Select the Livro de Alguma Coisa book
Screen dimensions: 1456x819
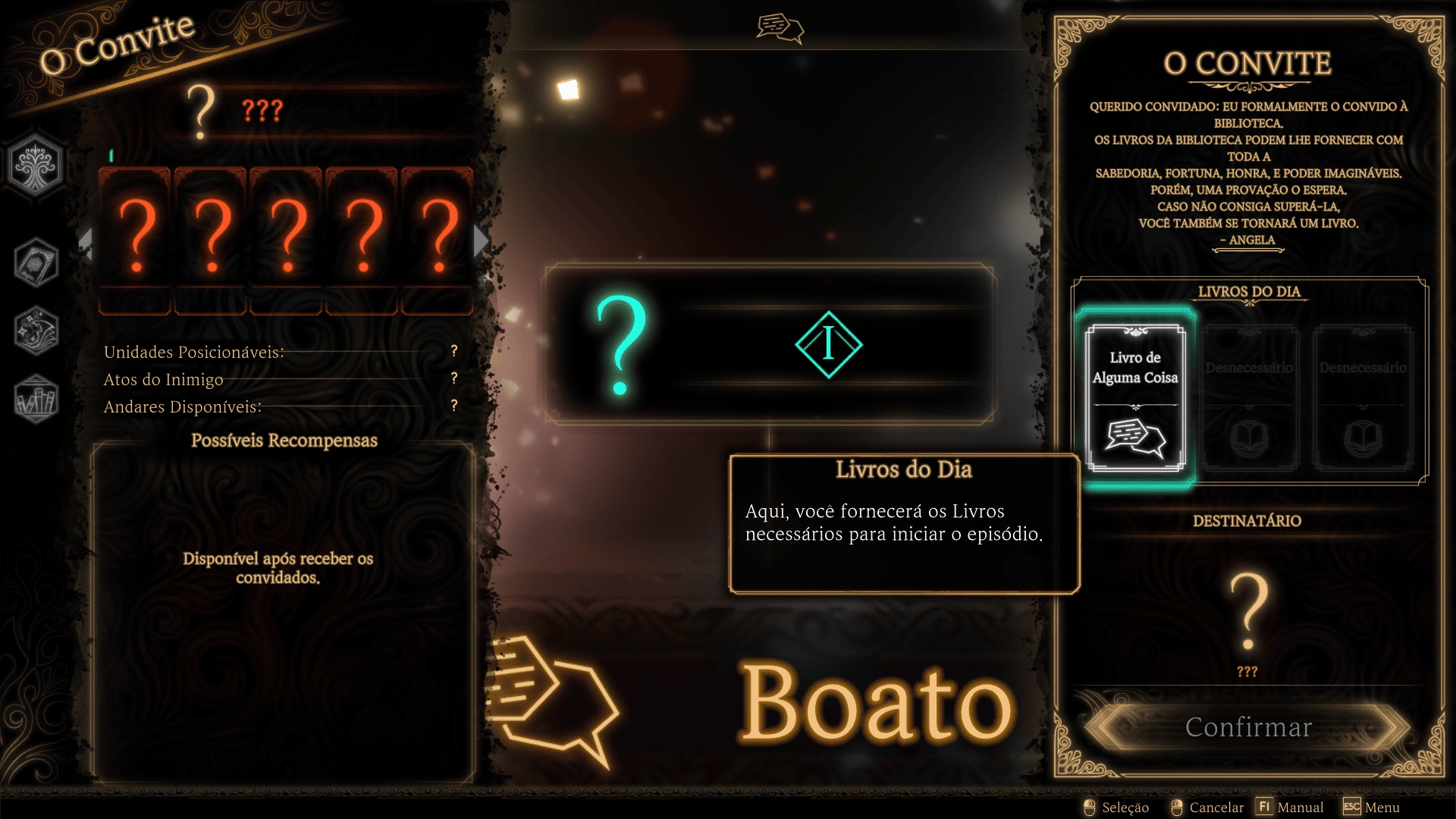1134,397
